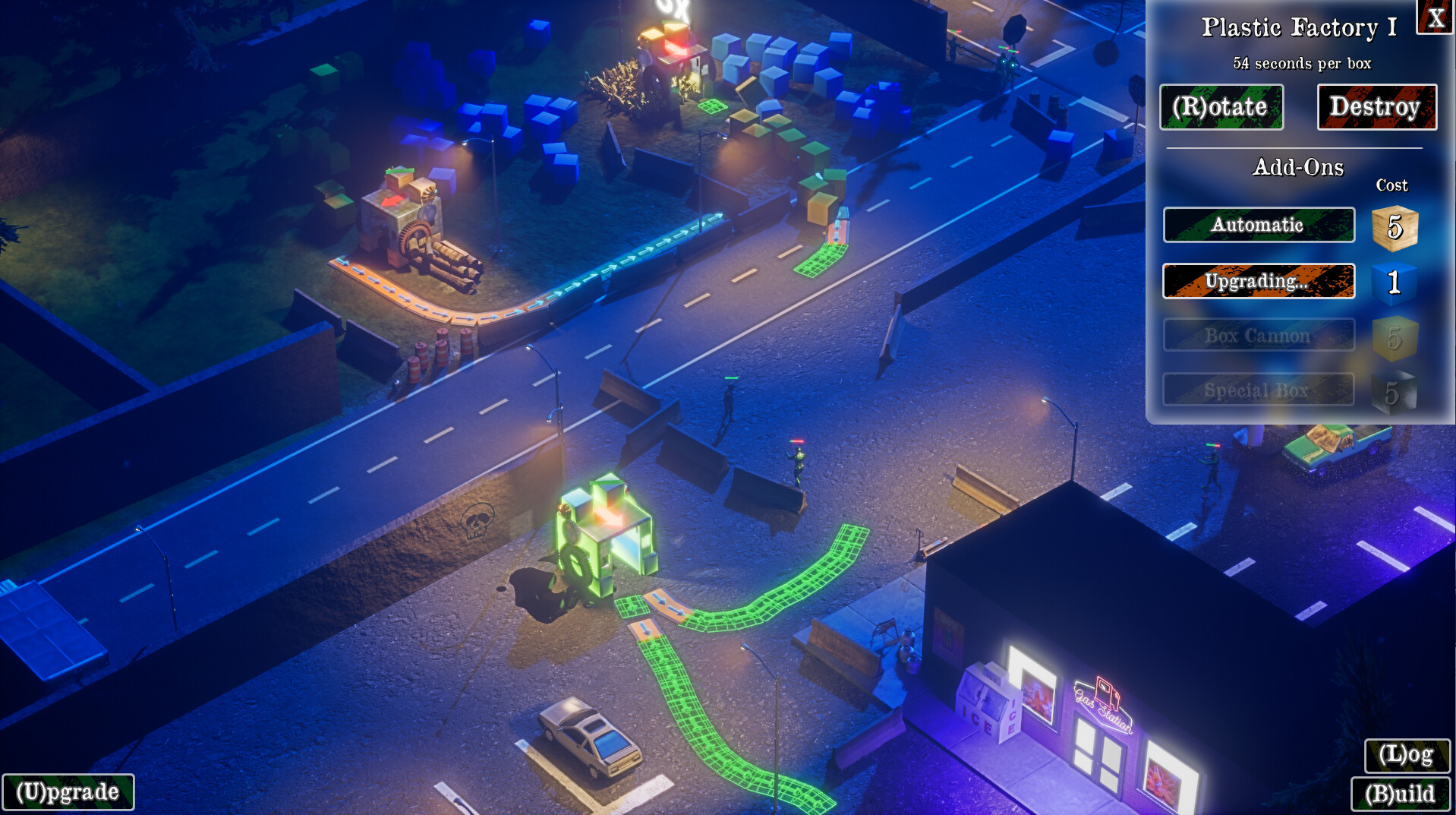Open the Upgrade panel
The image size is (1456, 815).
pyautogui.click(x=68, y=793)
